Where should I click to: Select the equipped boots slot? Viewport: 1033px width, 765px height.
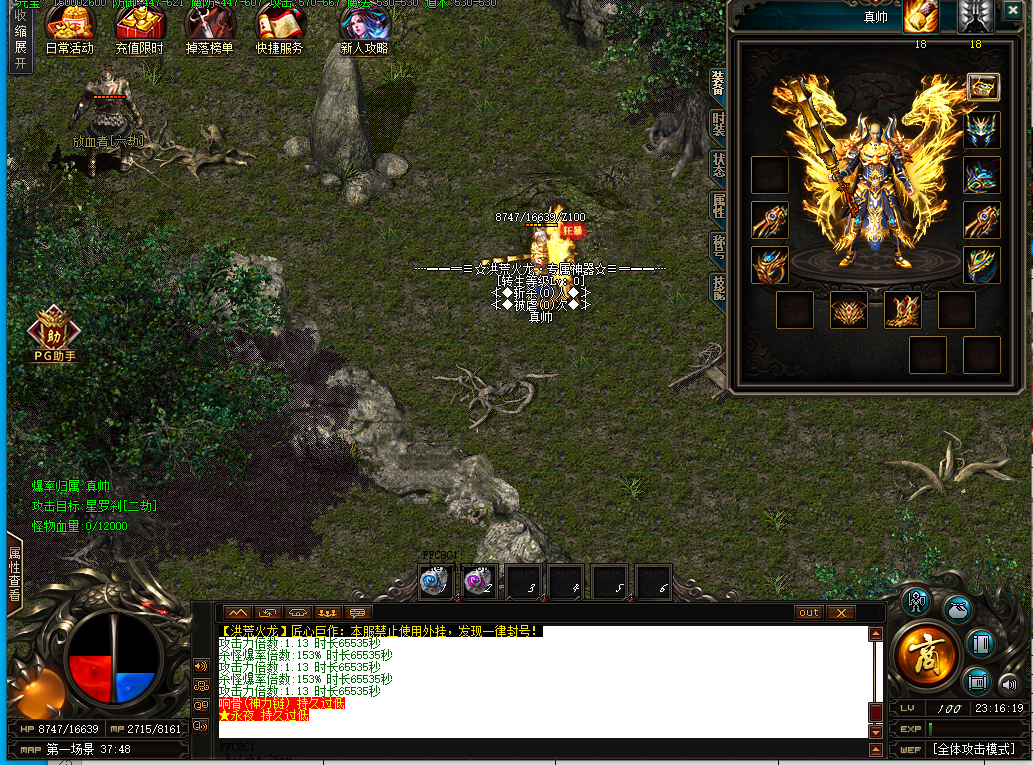pos(903,310)
